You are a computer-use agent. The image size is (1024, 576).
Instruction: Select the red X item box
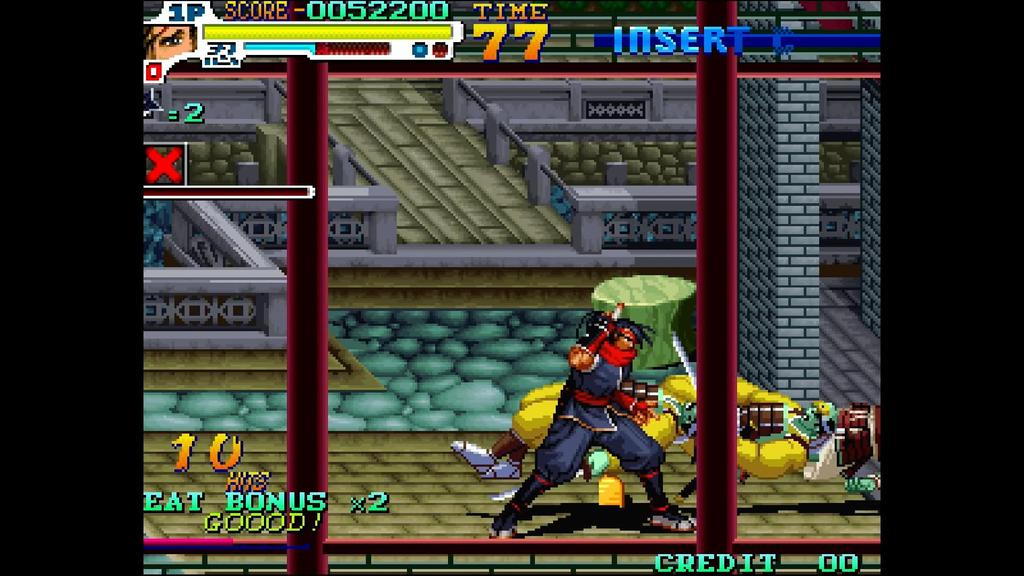(165, 164)
